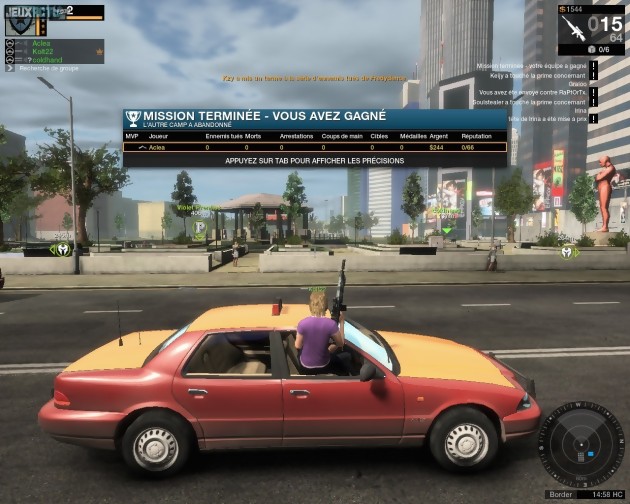Click the grenade count icon under ammo

coord(591,48)
